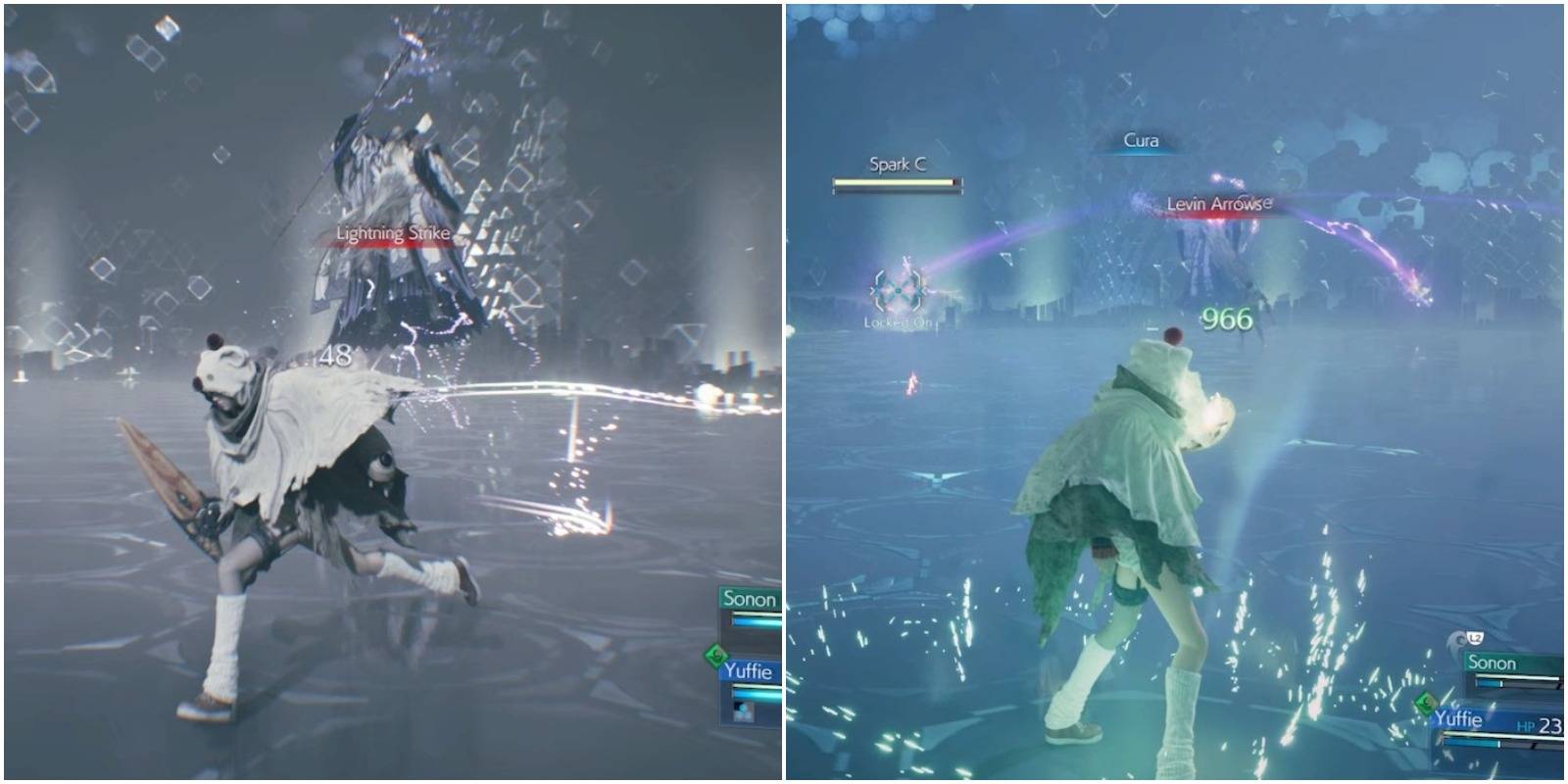Toggle focus onto Sonon's nameplate
The width and height of the screenshot is (1568, 784).
coord(750,598)
